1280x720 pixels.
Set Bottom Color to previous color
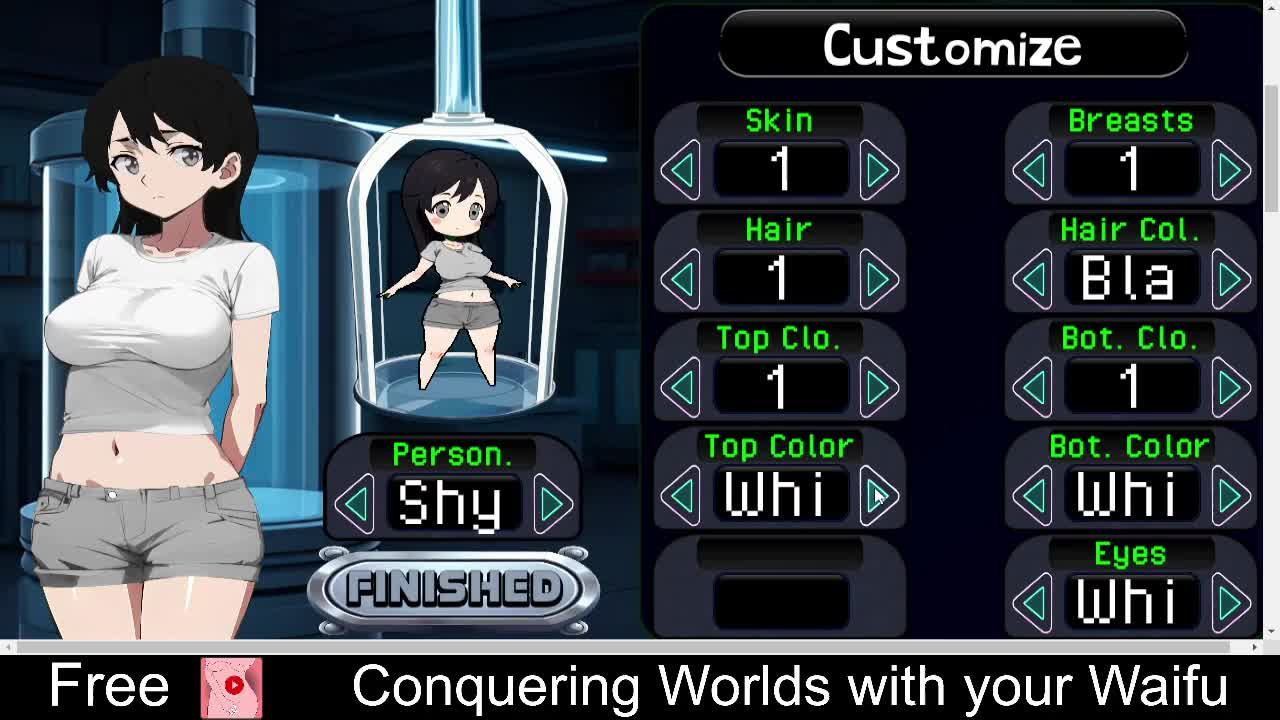coord(1033,495)
